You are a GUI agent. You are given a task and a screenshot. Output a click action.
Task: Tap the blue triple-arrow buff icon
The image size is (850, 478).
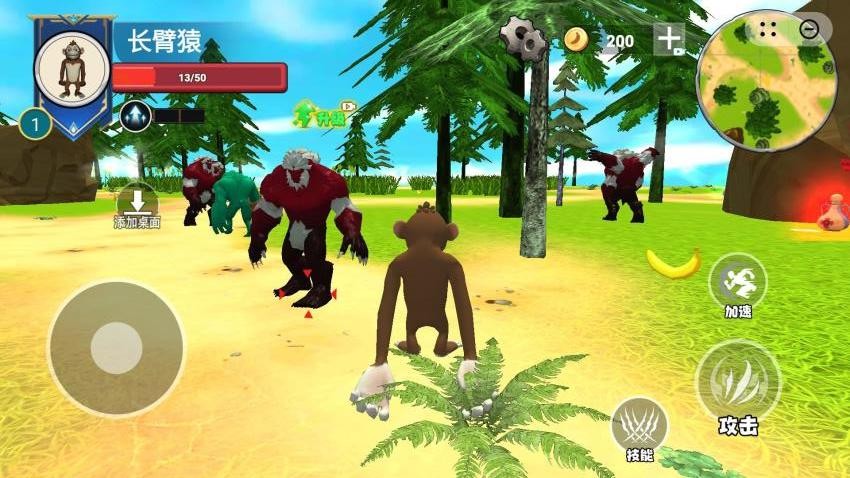[135, 116]
